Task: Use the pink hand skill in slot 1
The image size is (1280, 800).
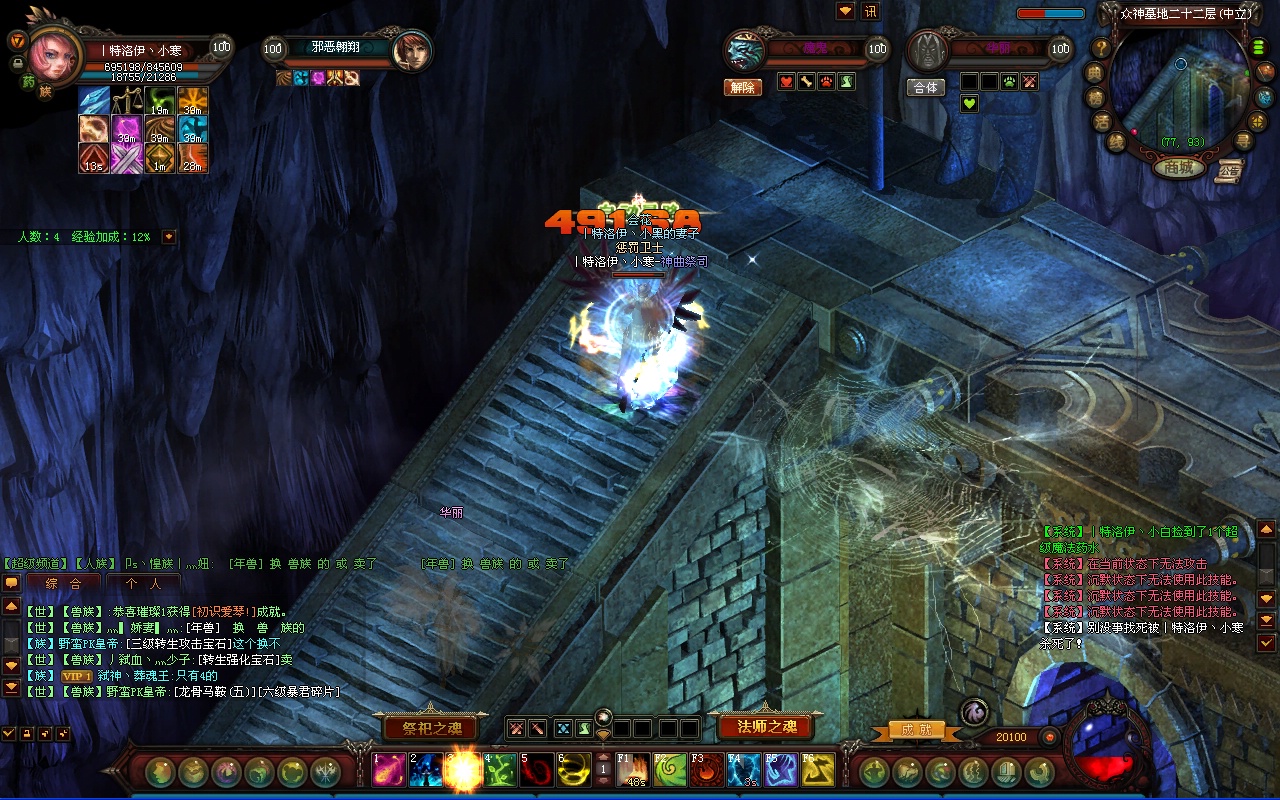Action: click(x=390, y=769)
